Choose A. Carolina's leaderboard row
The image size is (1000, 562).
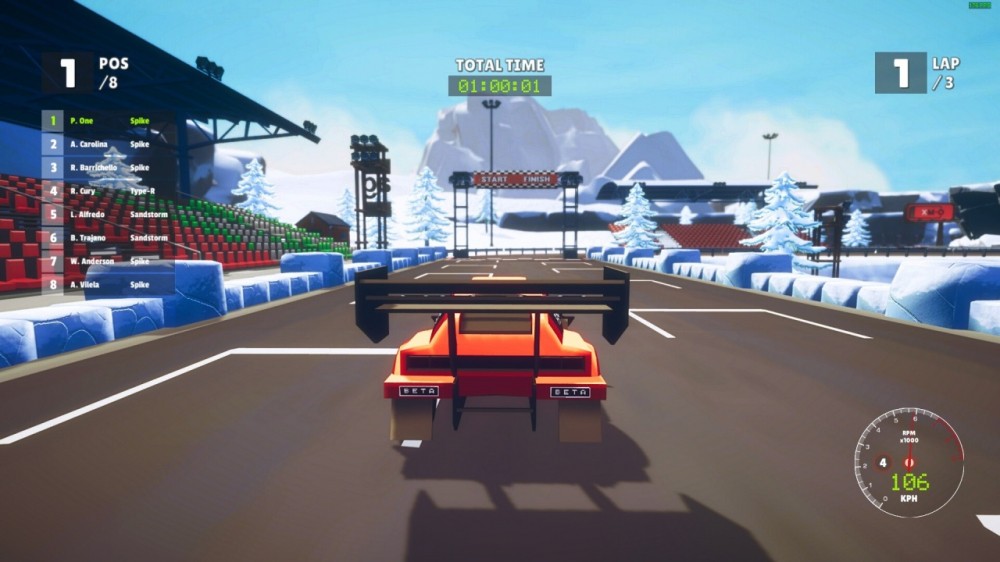click(x=108, y=144)
